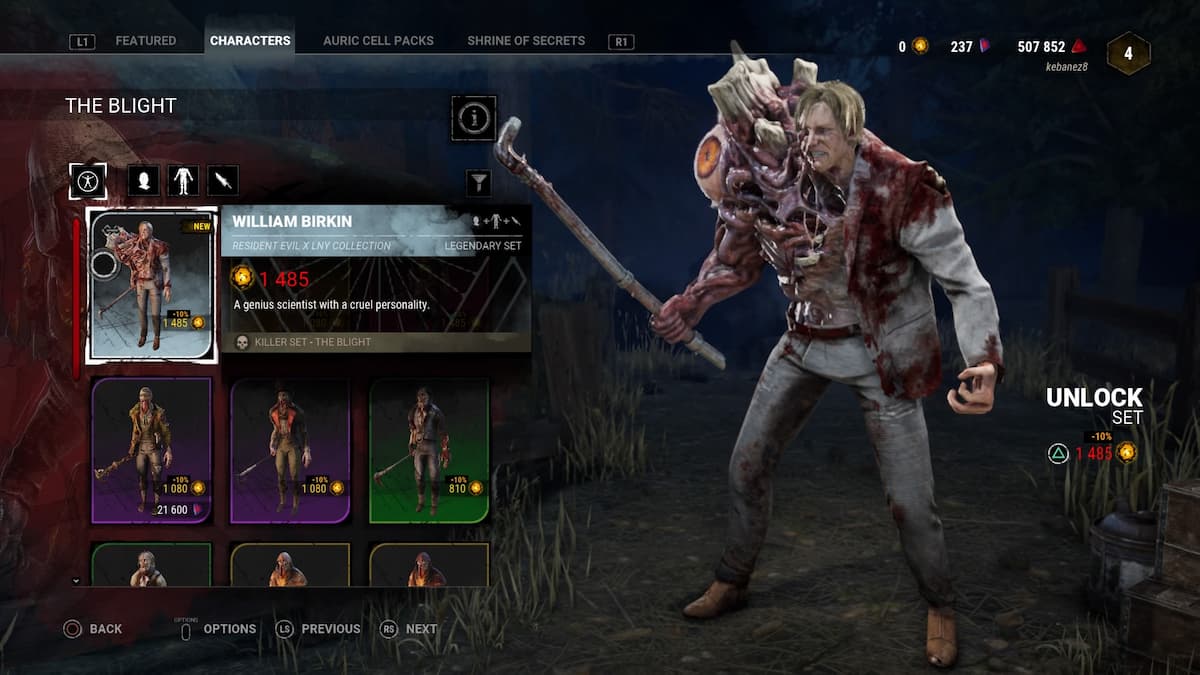Viewport: 1200px width, 675px height.
Task: Choose the purple outfit priced 21 600 shards
Action: click(151, 450)
